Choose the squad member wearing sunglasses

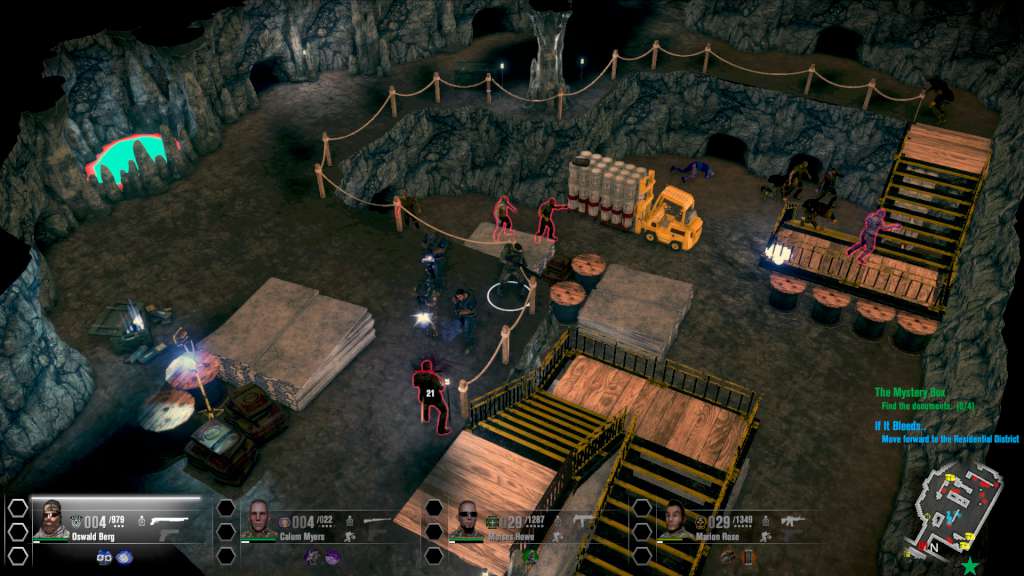468,520
